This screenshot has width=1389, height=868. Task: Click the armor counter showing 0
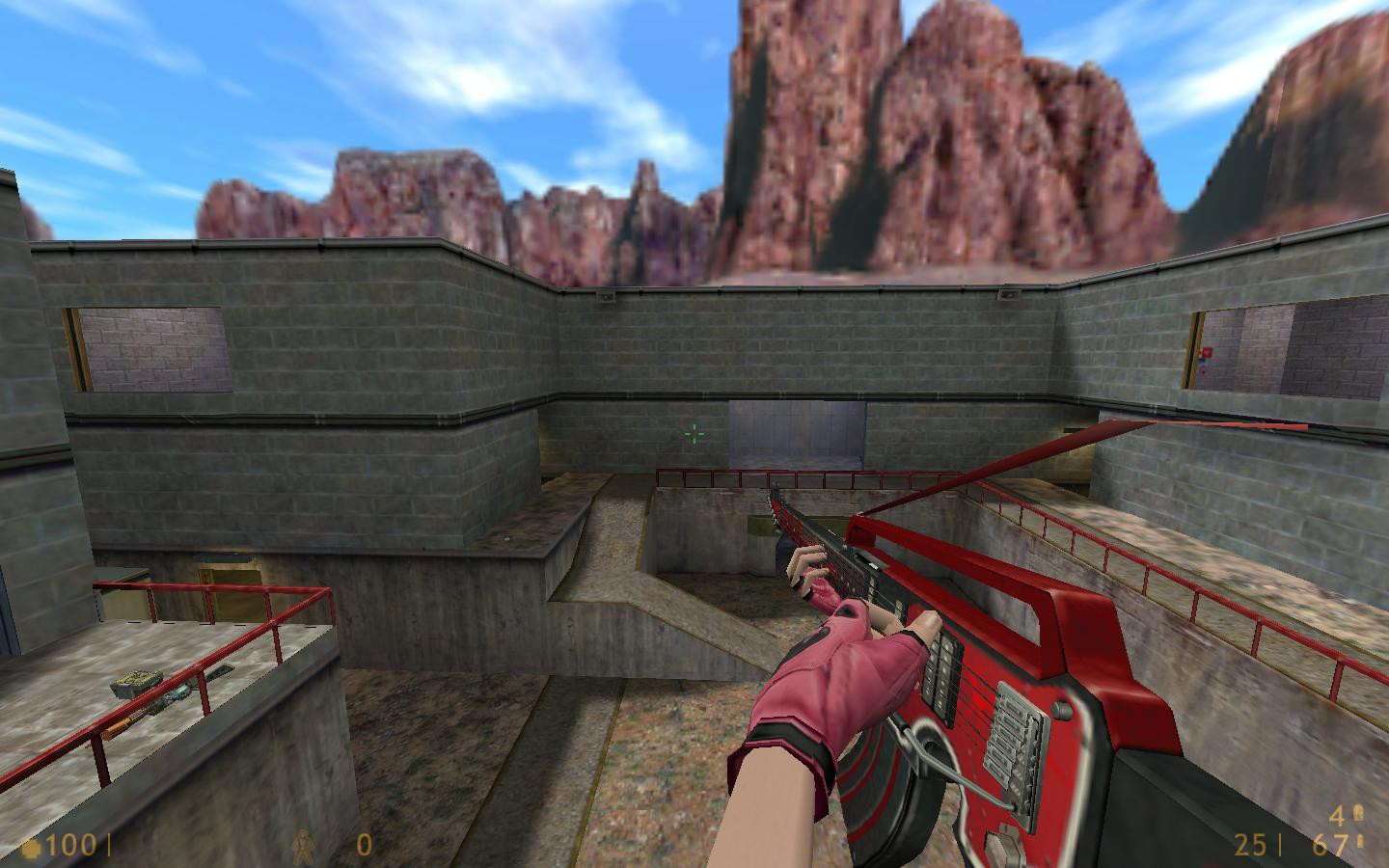[x=364, y=847]
